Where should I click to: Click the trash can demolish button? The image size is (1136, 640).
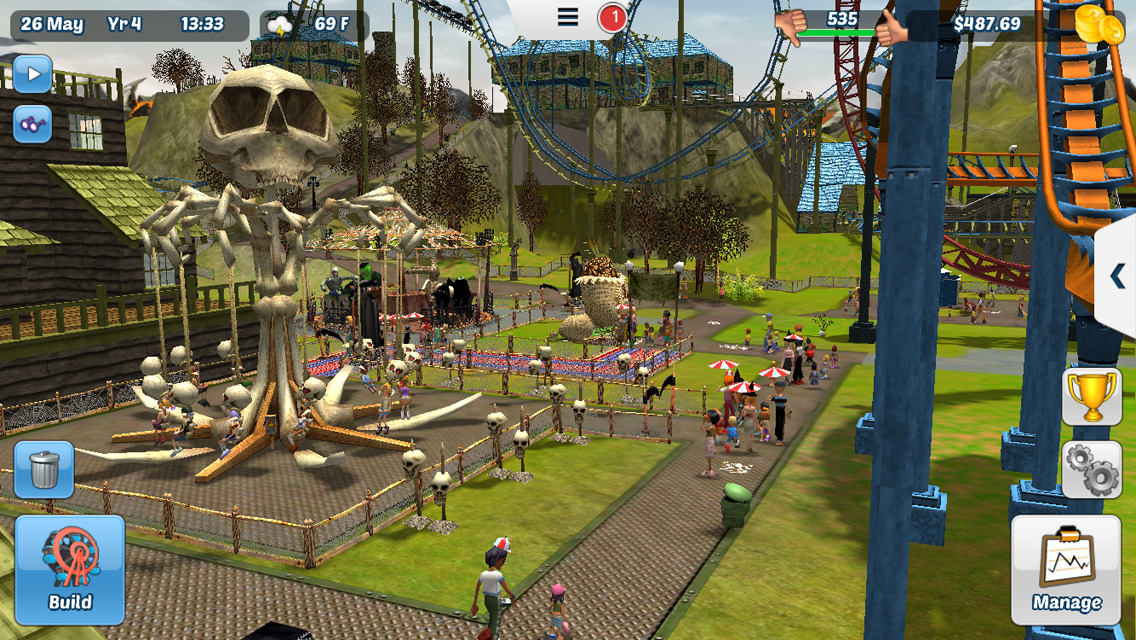click(x=44, y=469)
